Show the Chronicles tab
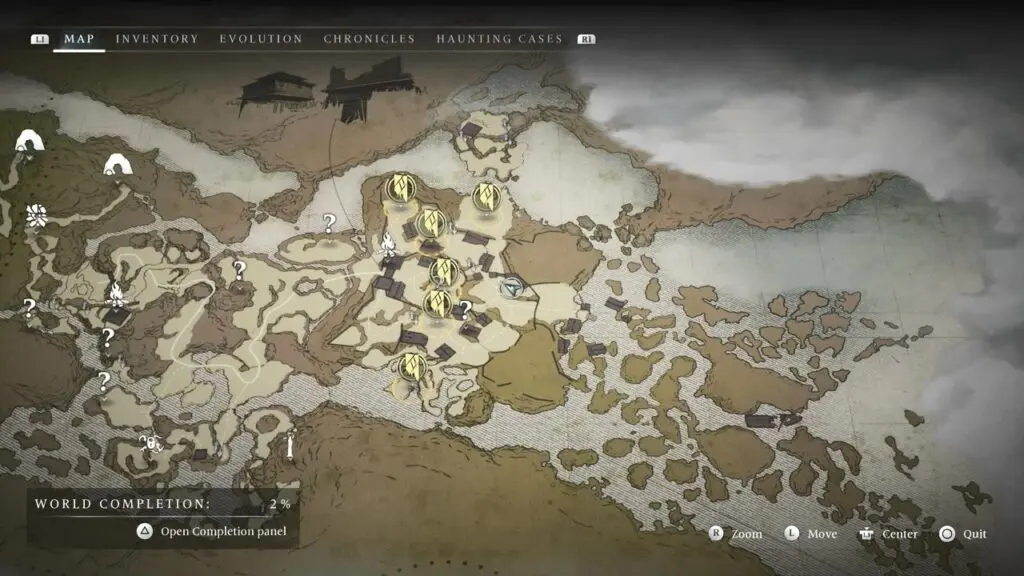Viewport: 1024px width, 576px height. tap(369, 39)
